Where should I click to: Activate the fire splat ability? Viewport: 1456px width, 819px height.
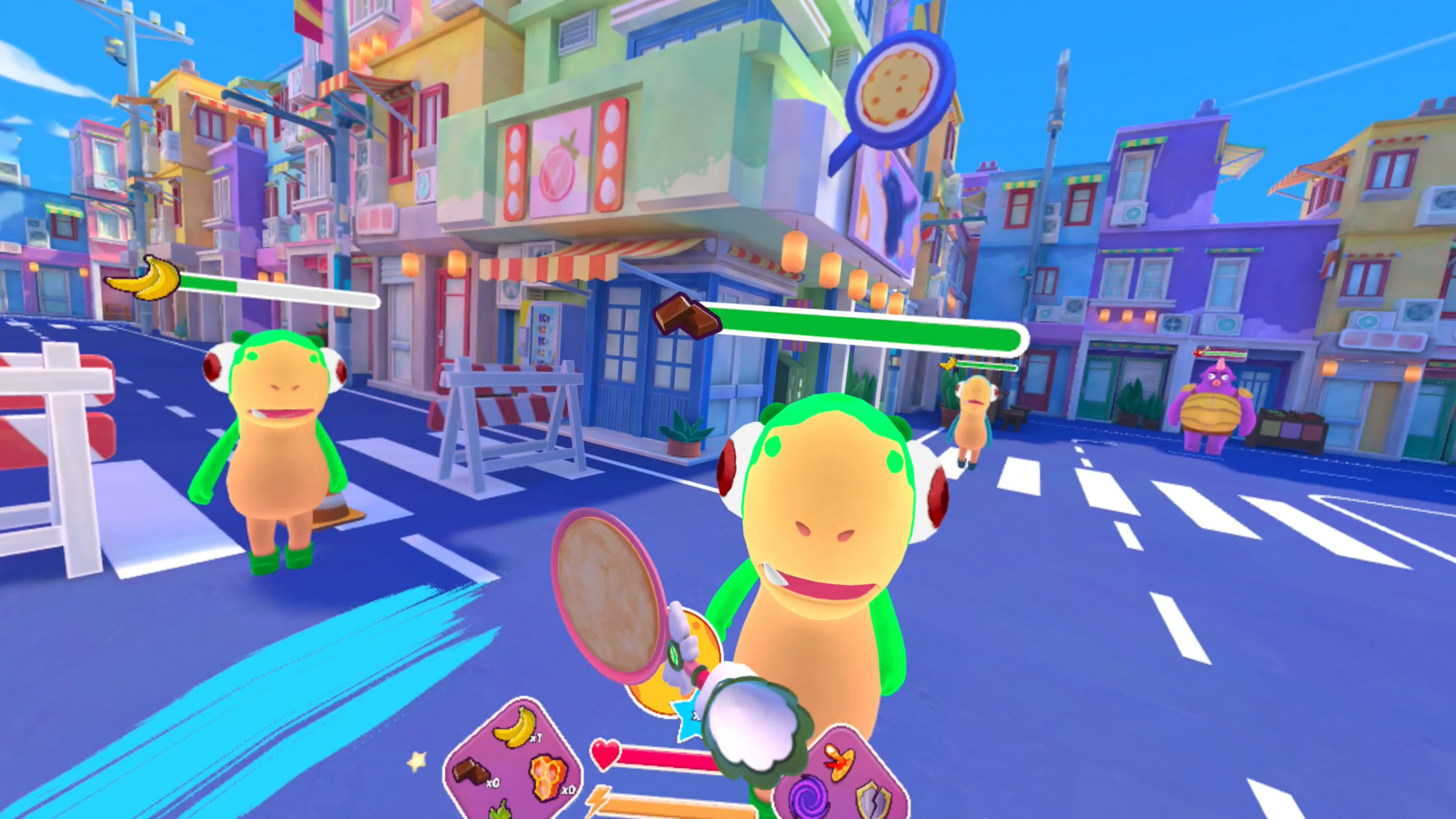pos(839,760)
